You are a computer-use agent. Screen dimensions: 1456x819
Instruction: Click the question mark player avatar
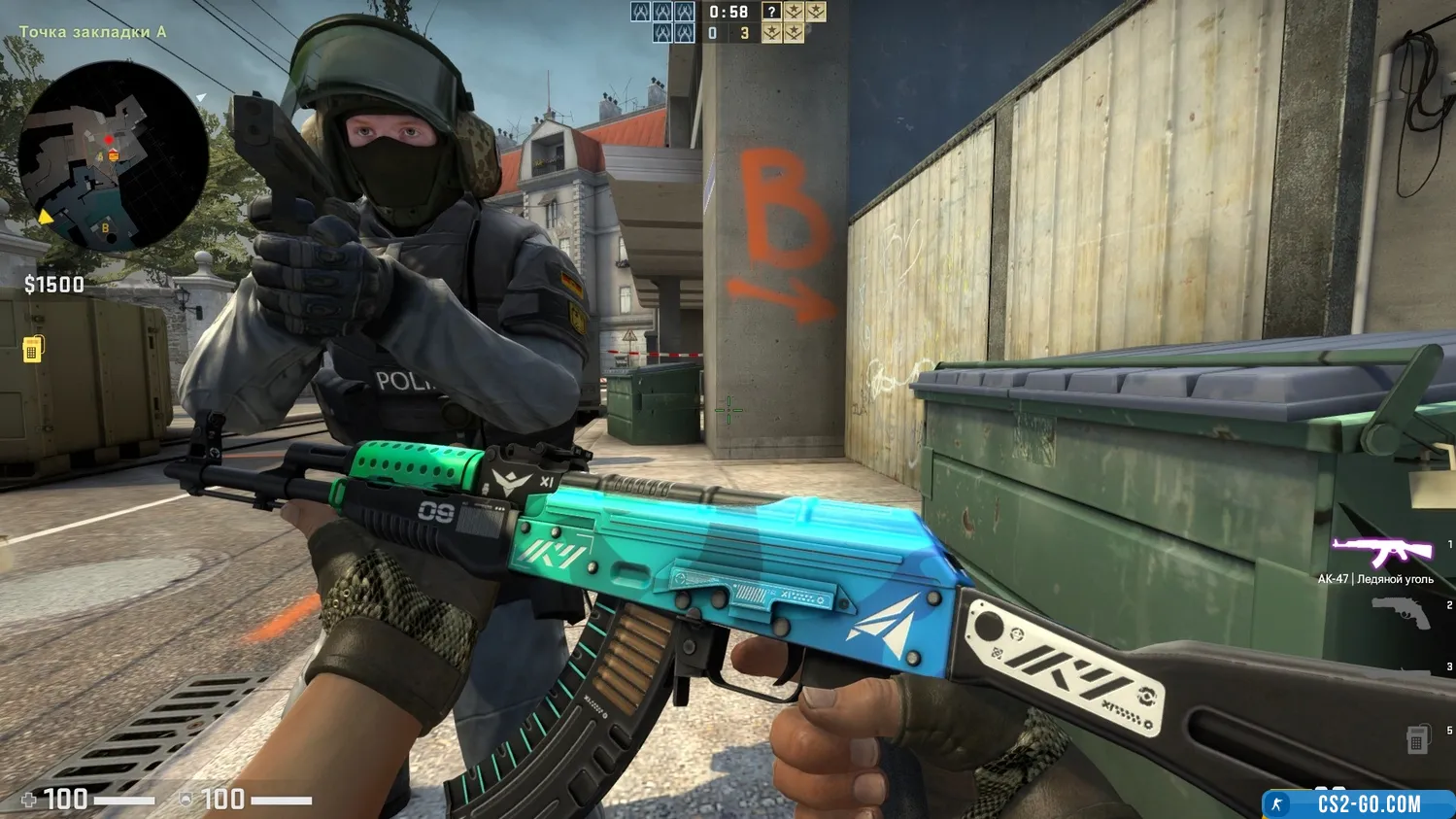point(771,12)
